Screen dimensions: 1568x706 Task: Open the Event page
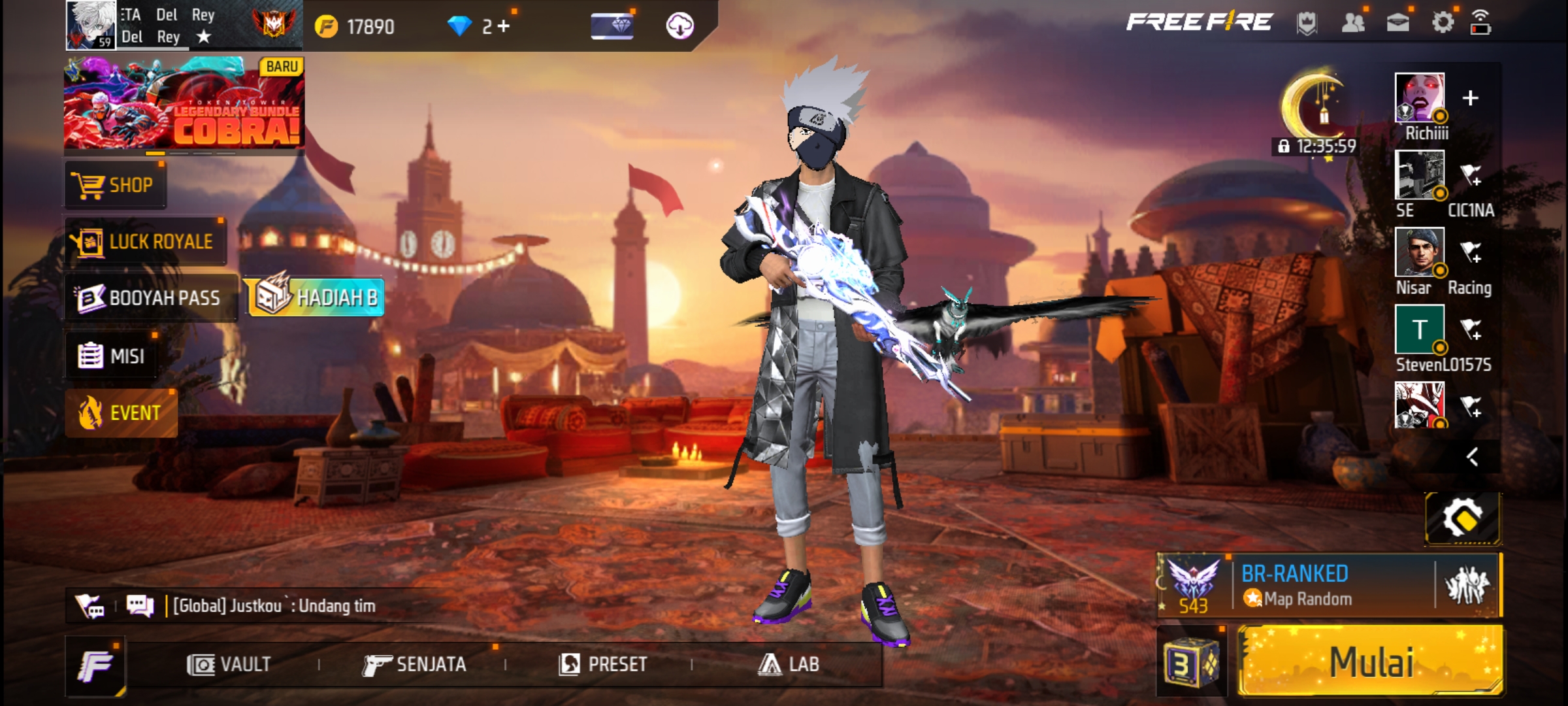(x=121, y=413)
